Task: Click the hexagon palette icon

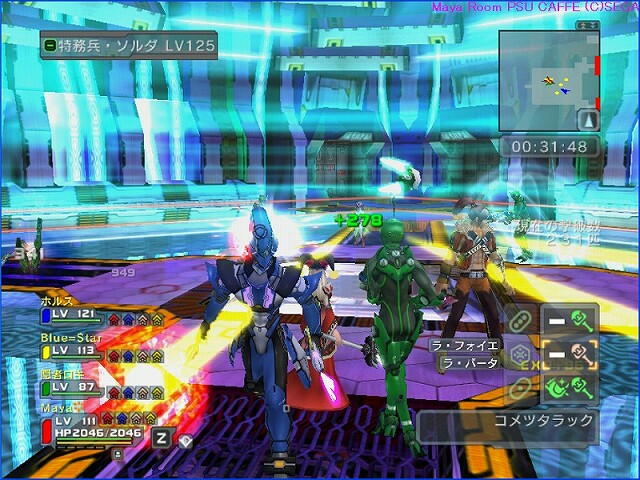Action: [520, 354]
